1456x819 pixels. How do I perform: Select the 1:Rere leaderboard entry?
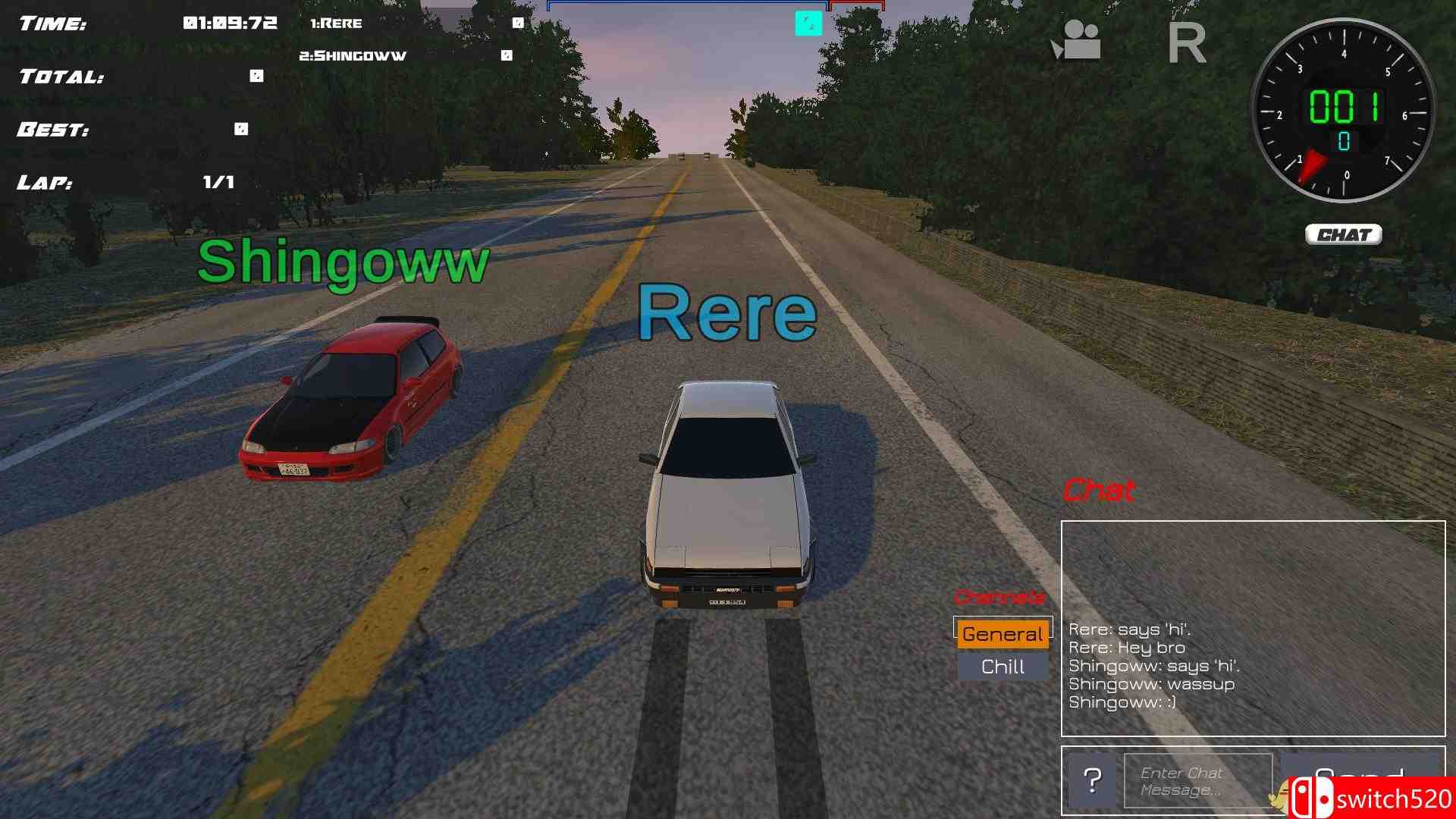coord(337,24)
